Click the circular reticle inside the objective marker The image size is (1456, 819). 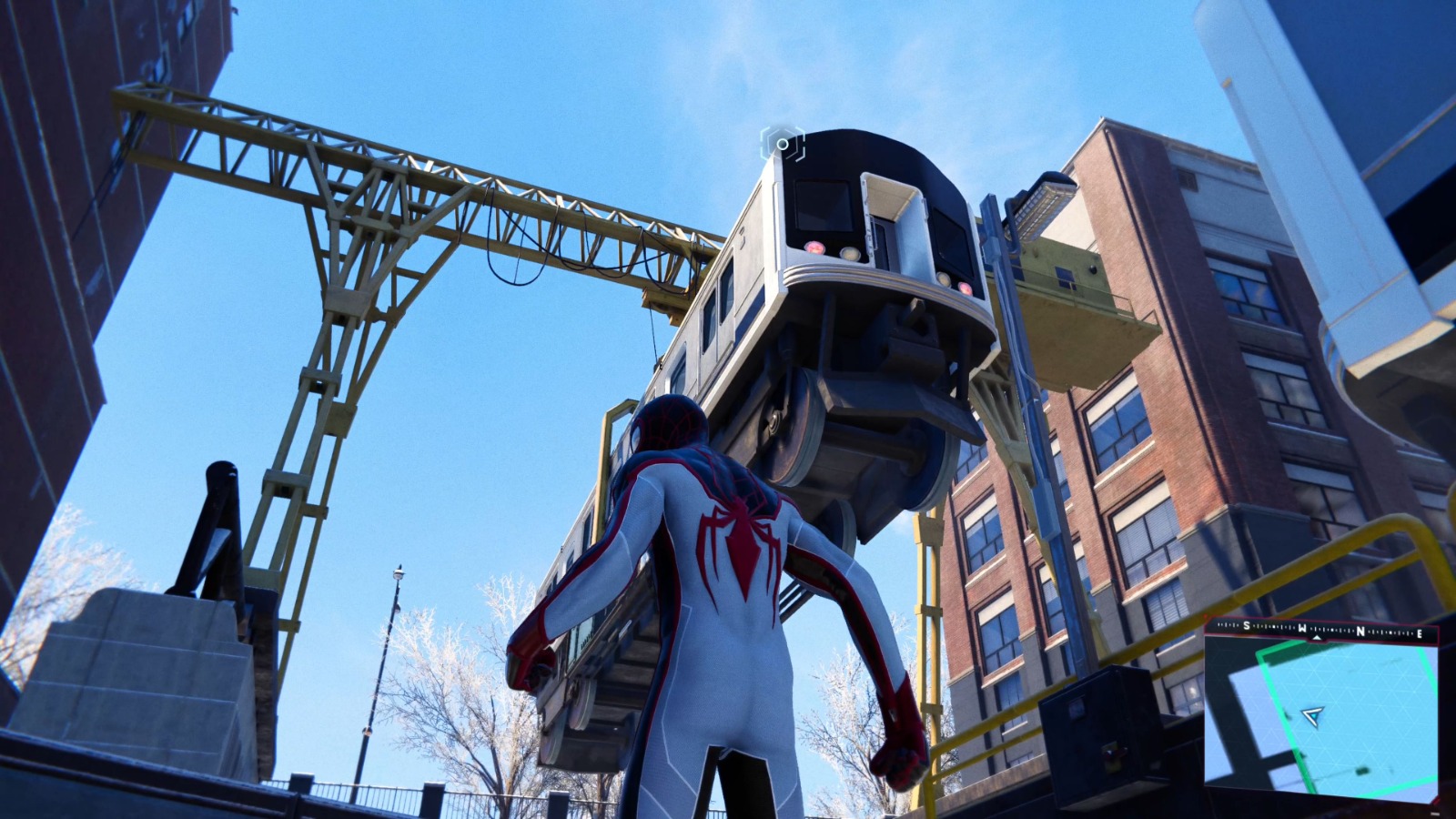[783, 144]
